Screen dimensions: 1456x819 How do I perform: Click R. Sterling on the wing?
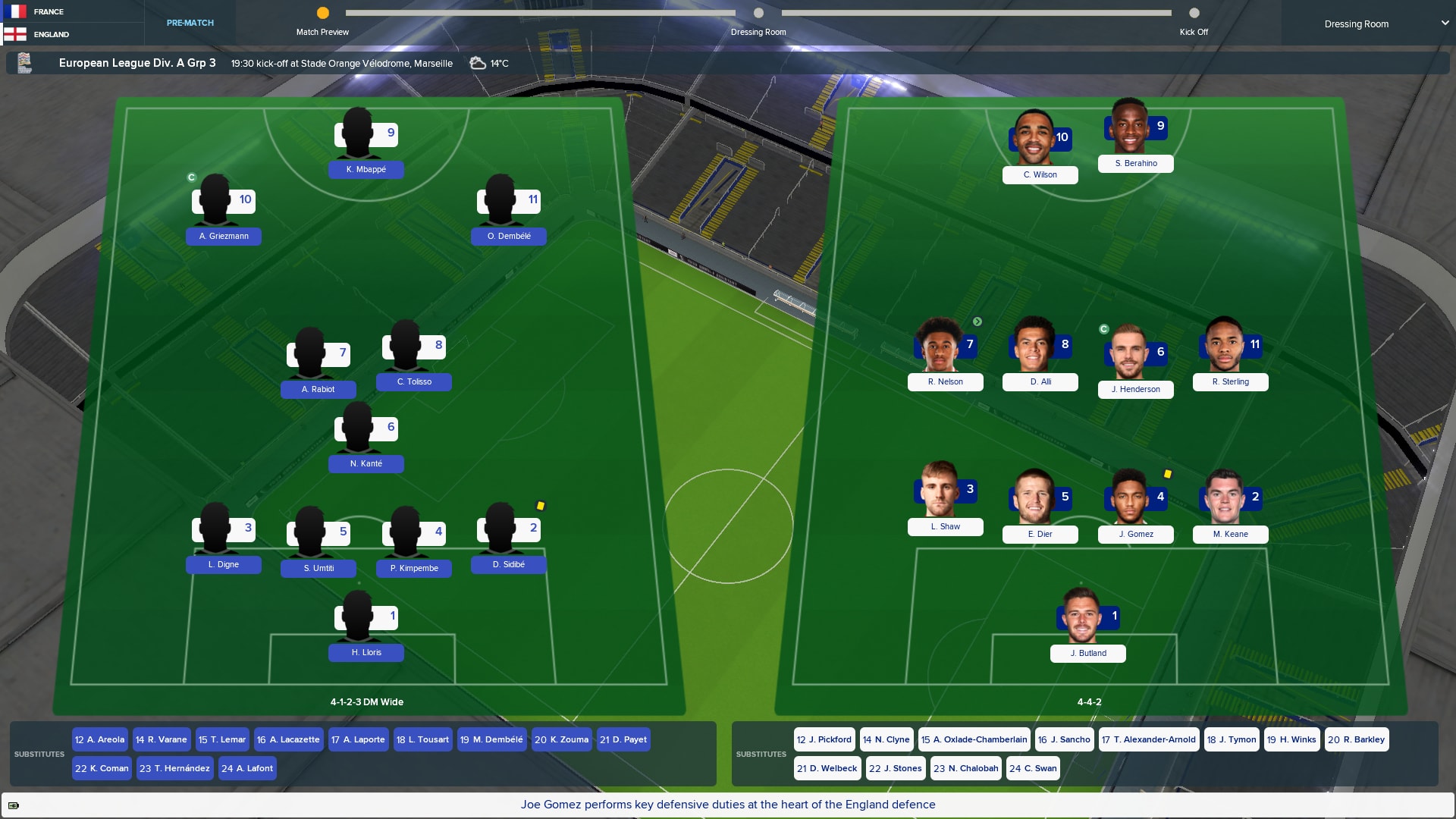(1230, 381)
